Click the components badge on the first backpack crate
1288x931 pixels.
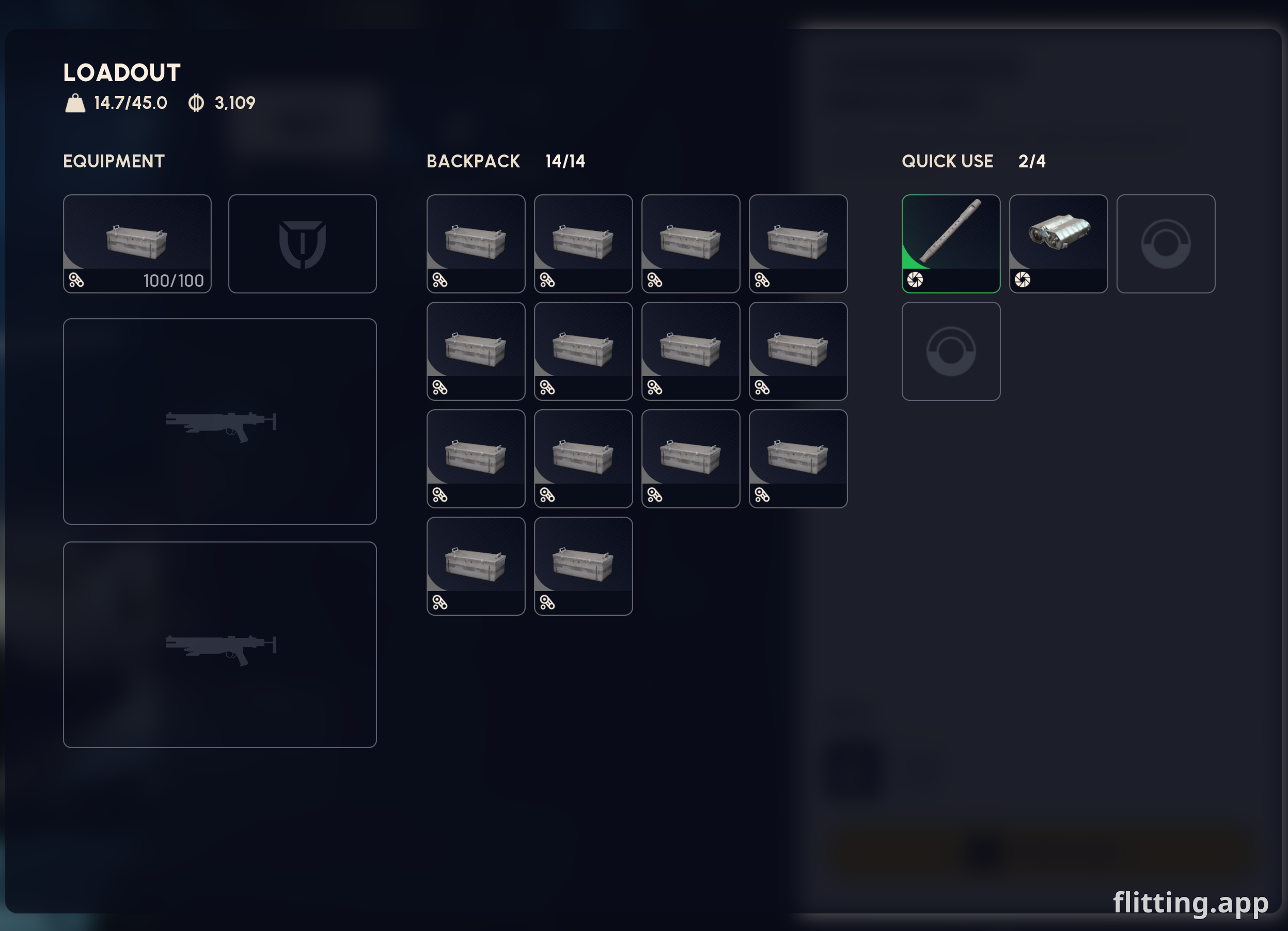click(440, 280)
